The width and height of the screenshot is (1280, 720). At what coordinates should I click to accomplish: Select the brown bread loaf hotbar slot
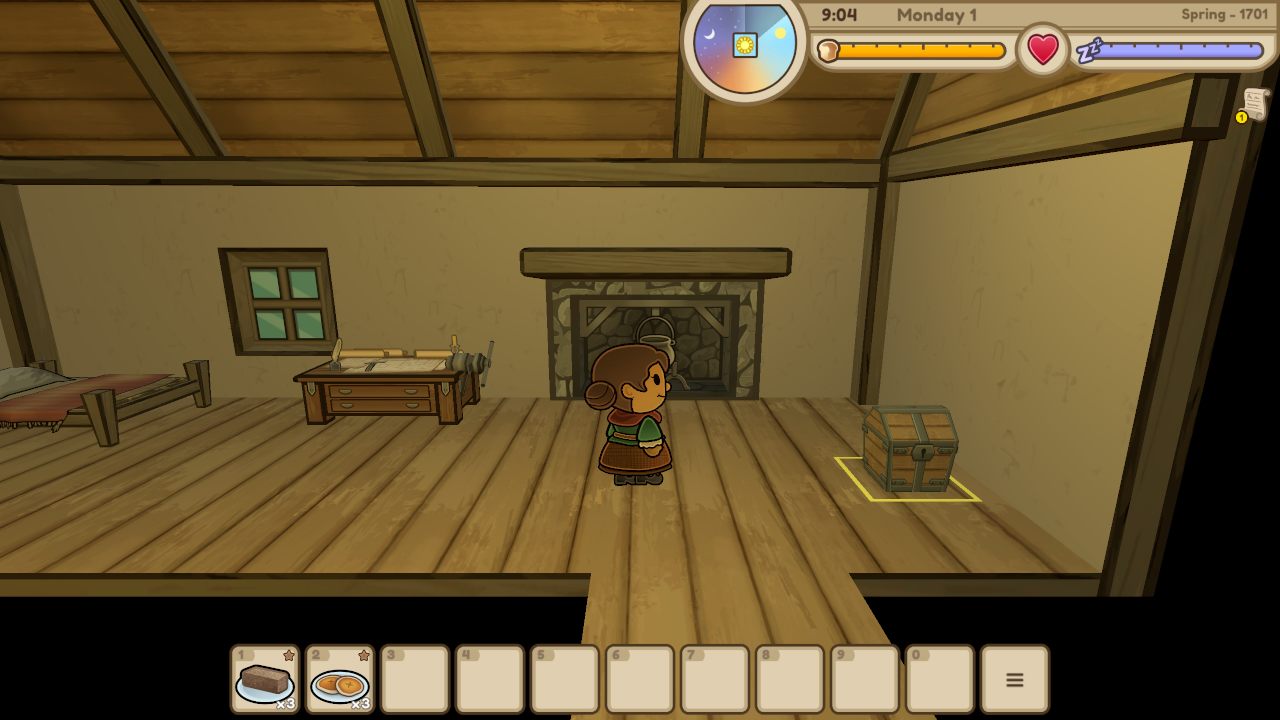click(265, 679)
